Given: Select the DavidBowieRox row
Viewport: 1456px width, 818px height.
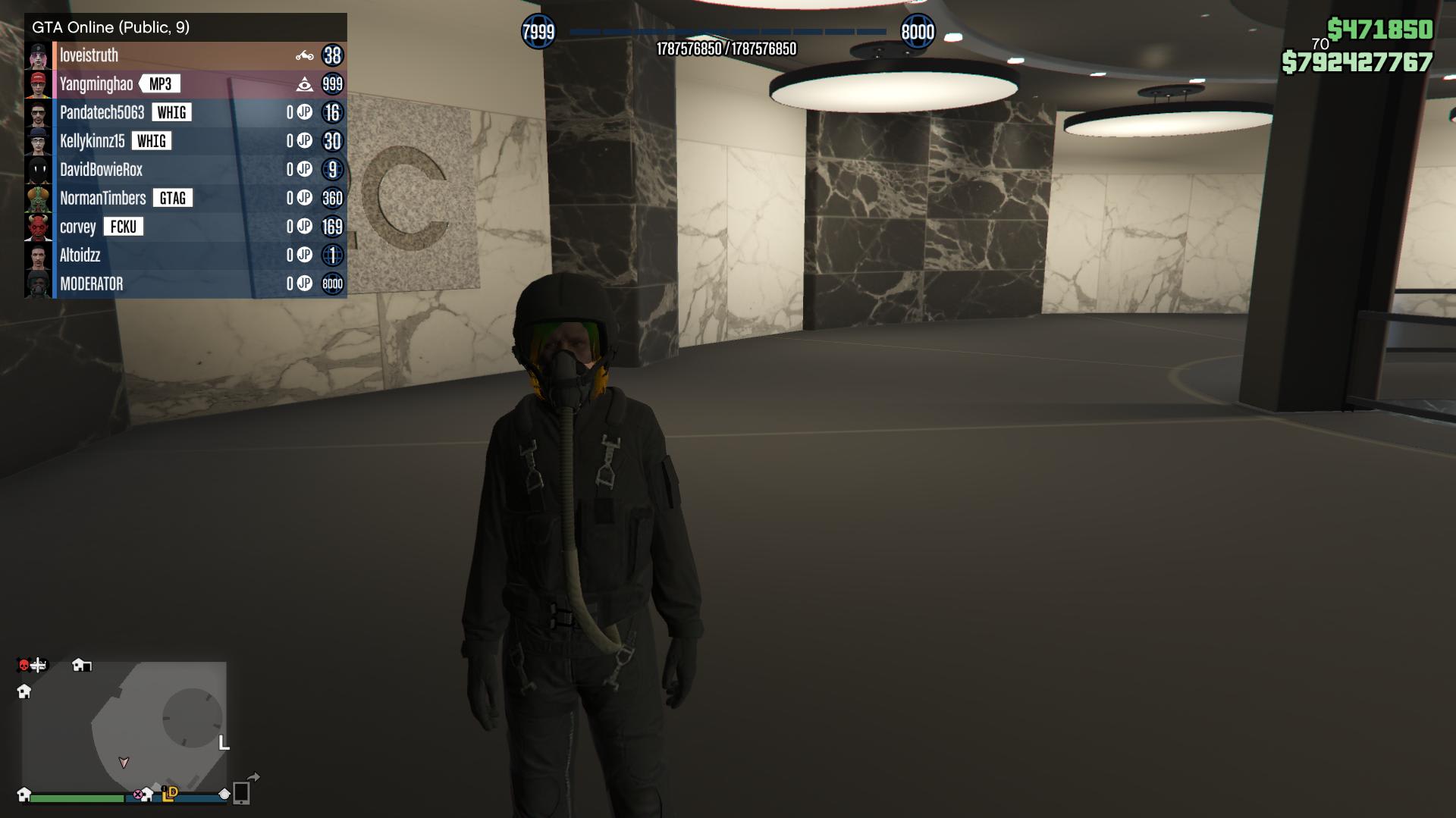Looking at the screenshot, I should point(102,170).
